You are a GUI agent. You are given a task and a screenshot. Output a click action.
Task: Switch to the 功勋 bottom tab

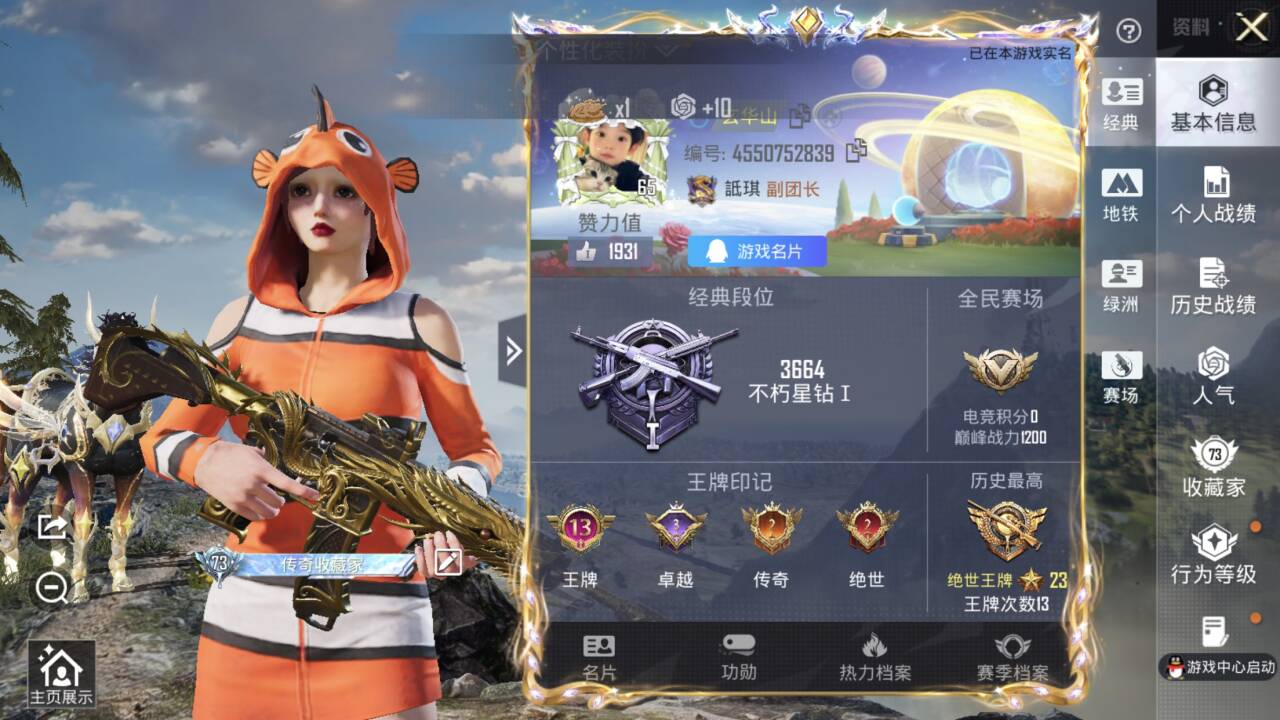[739, 657]
